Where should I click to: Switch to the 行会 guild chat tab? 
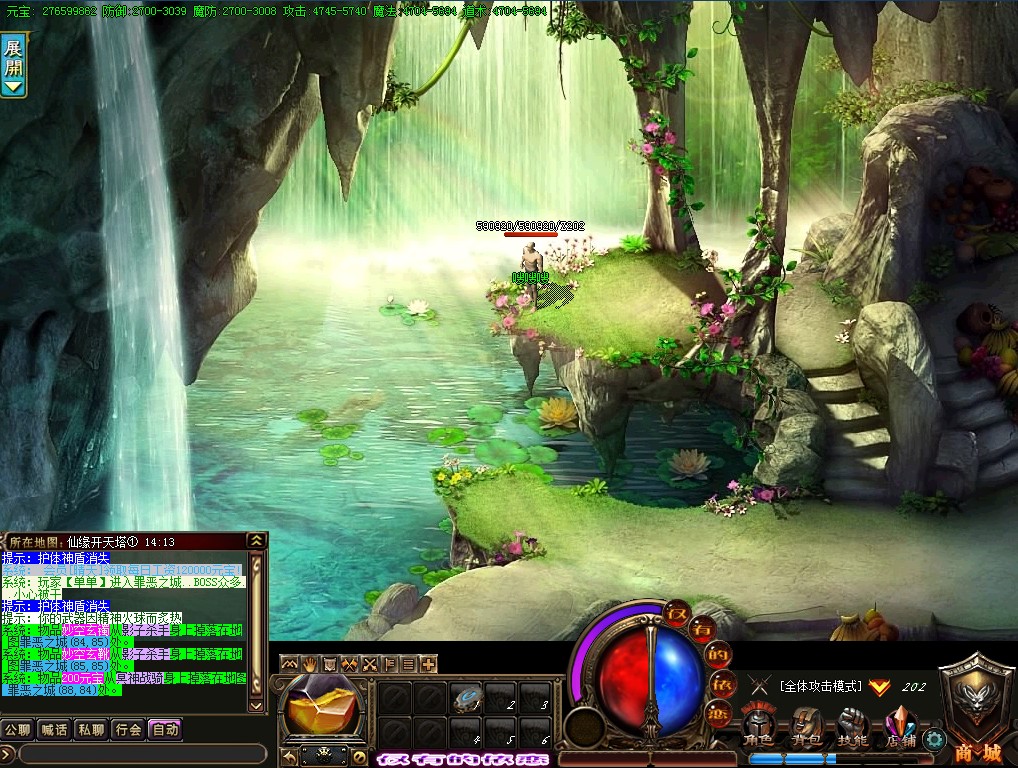click(128, 729)
